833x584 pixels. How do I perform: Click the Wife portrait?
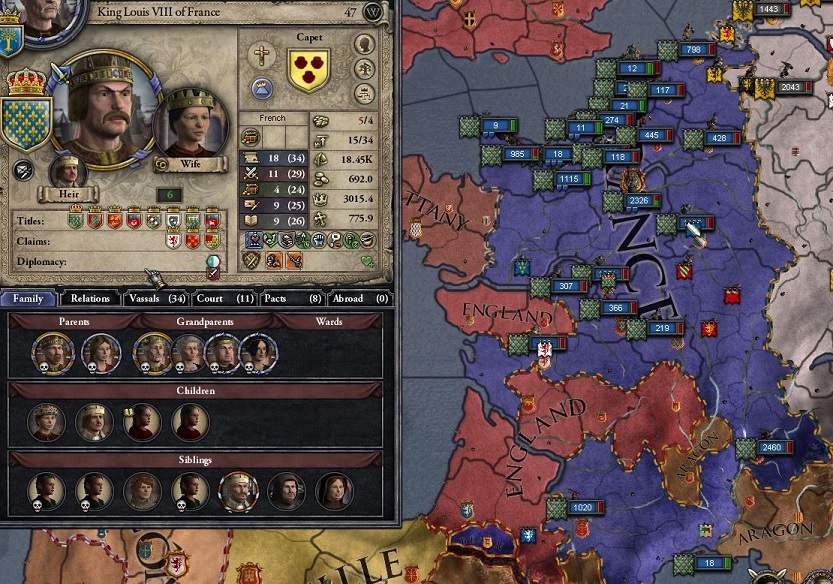(191, 126)
